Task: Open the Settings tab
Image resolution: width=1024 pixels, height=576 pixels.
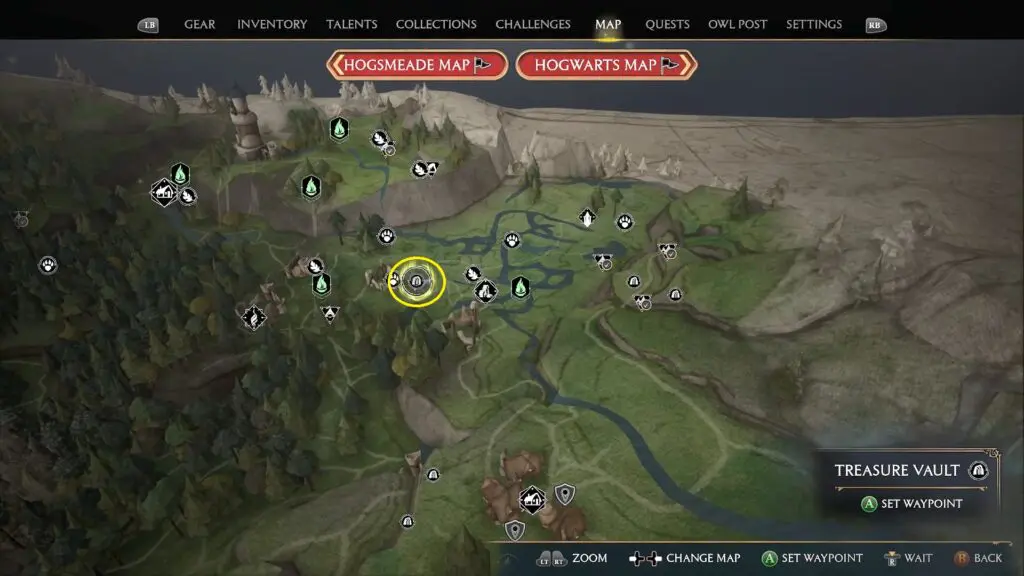Action: tap(814, 24)
